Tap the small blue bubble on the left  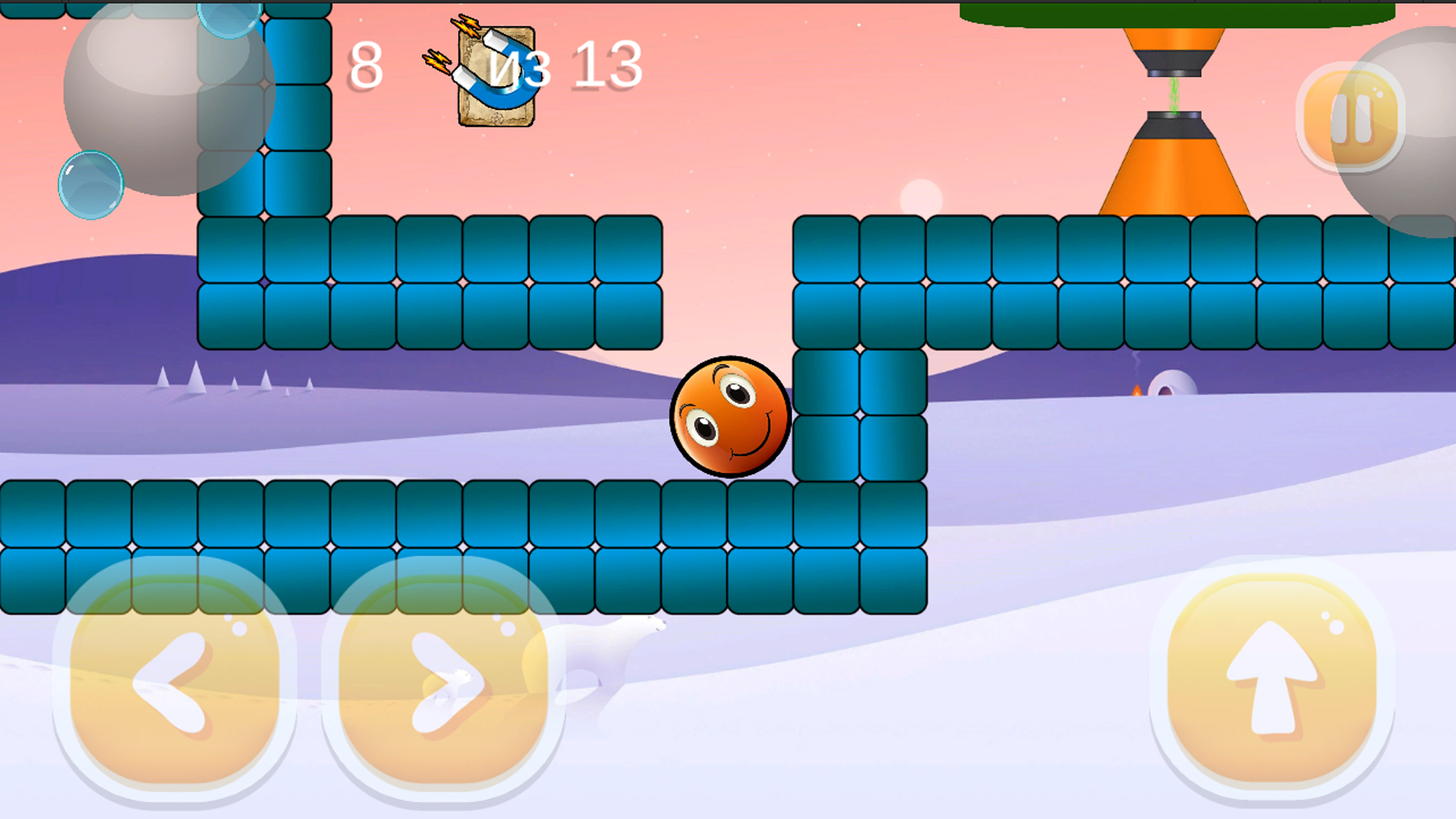89,182
